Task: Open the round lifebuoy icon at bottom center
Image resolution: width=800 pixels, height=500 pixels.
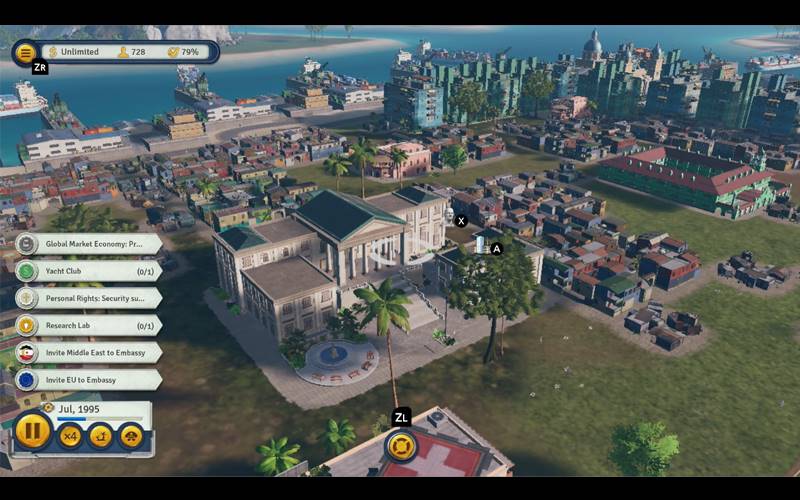Action: tap(400, 445)
